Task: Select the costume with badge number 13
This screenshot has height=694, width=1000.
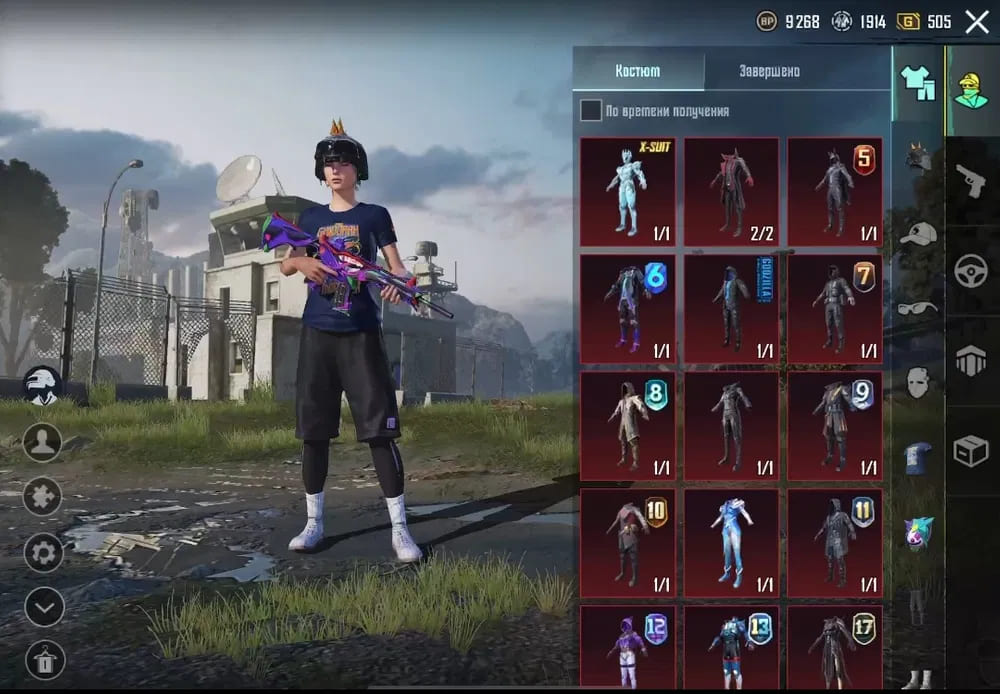Action: click(731, 646)
